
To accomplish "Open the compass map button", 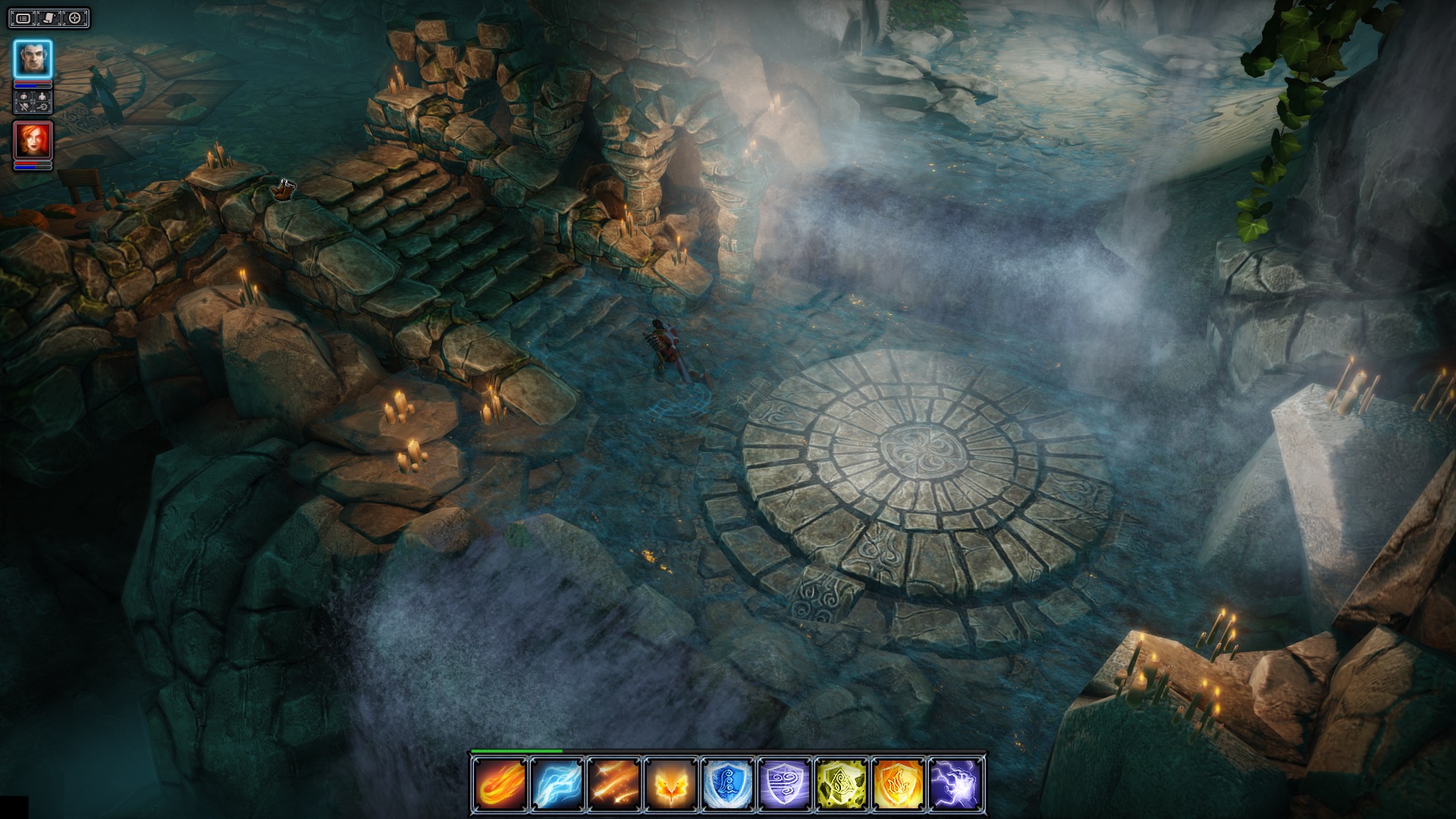I will (74, 17).
